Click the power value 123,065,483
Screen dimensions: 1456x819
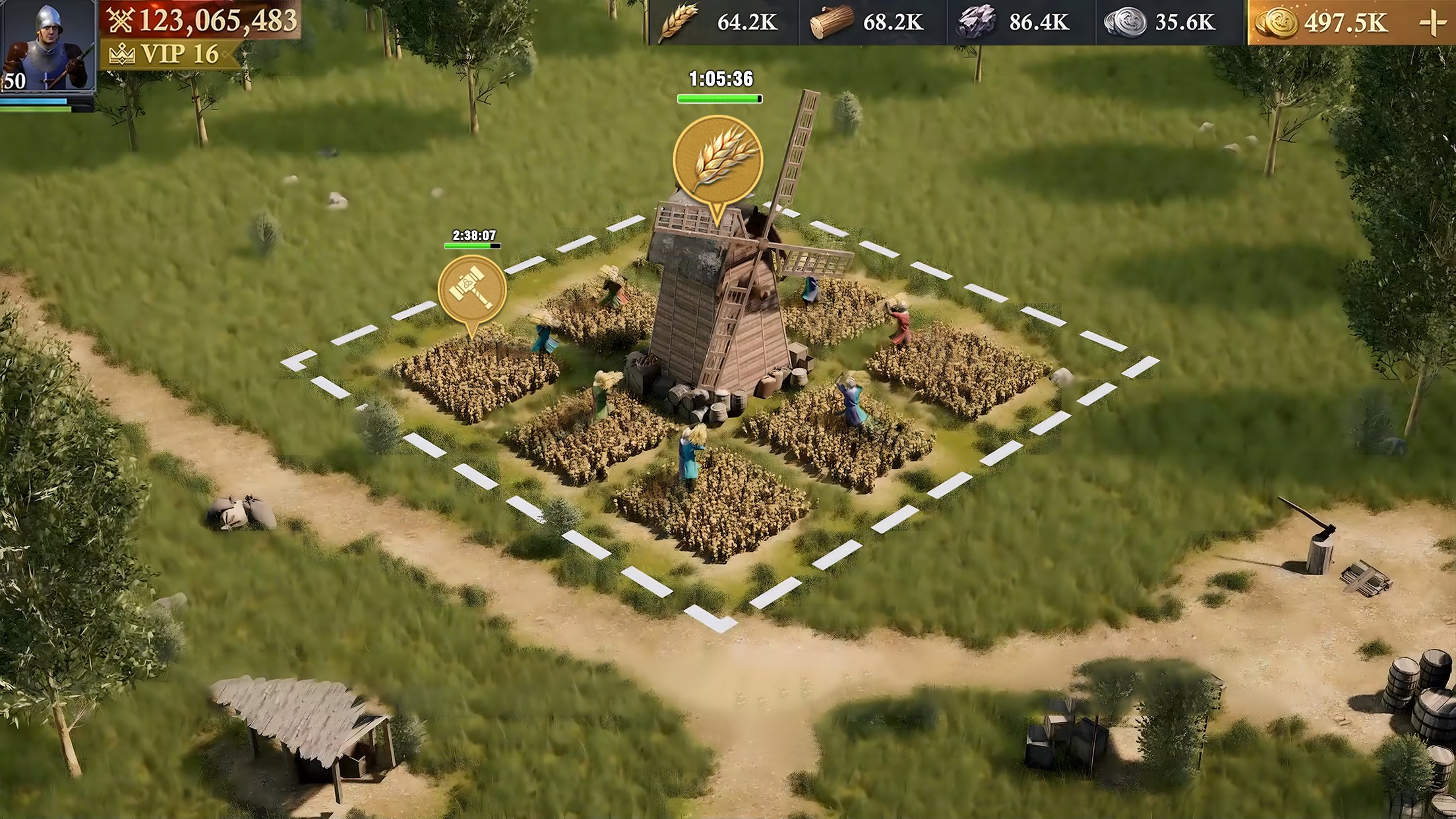(x=218, y=22)
